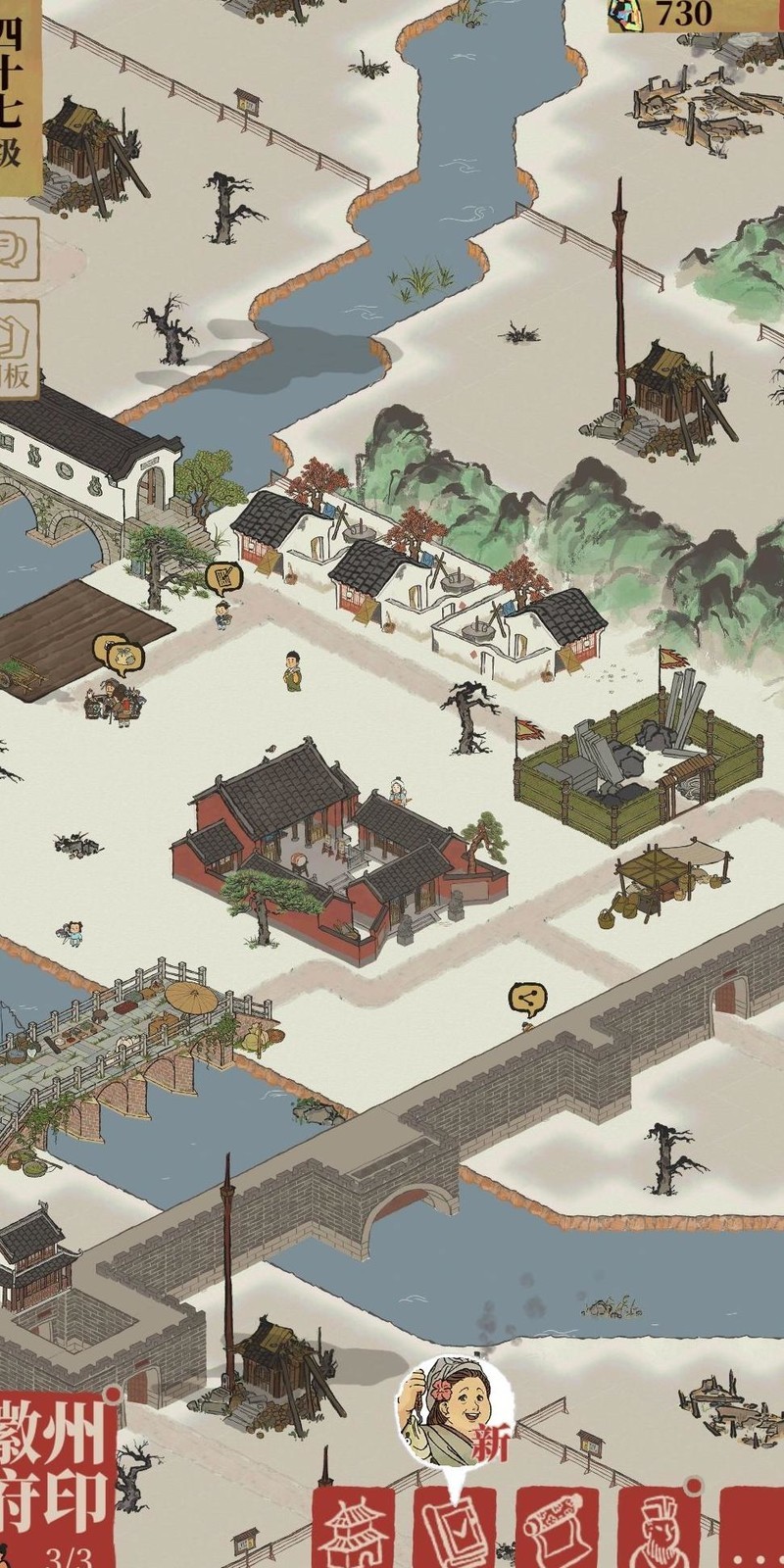Image resolution: width=784 pixels, height=1568 pixels.
Task: Open the panel button labeled 板
Action: click(x=17, y=348)
